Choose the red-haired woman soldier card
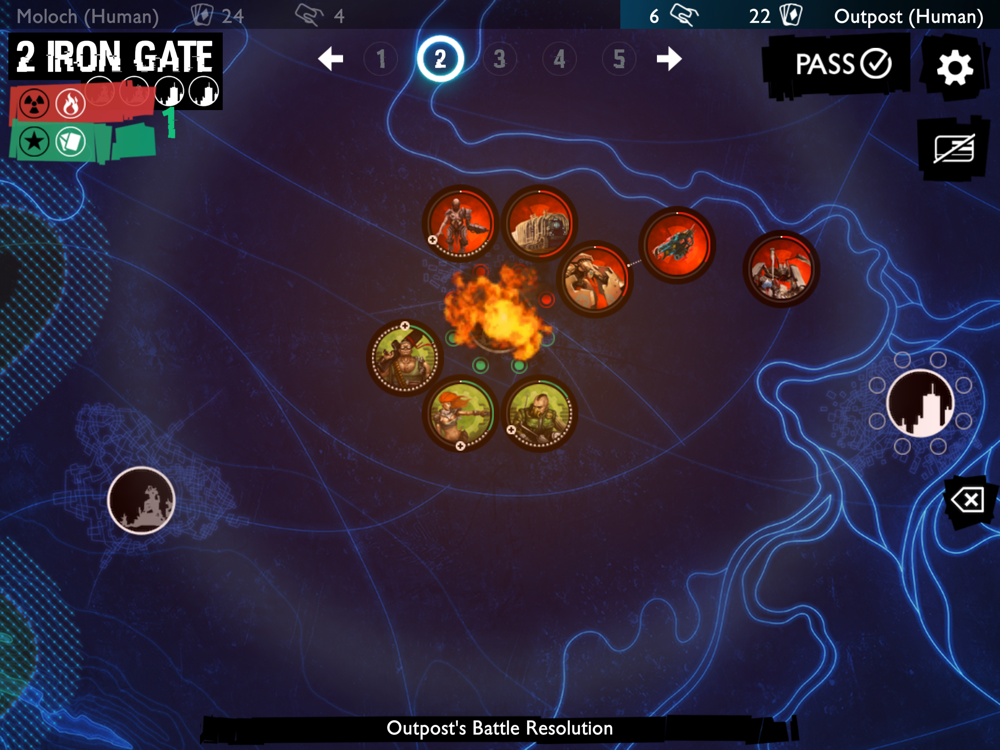Viewport: 1000px width, 750px height. (x=460, y=412)
